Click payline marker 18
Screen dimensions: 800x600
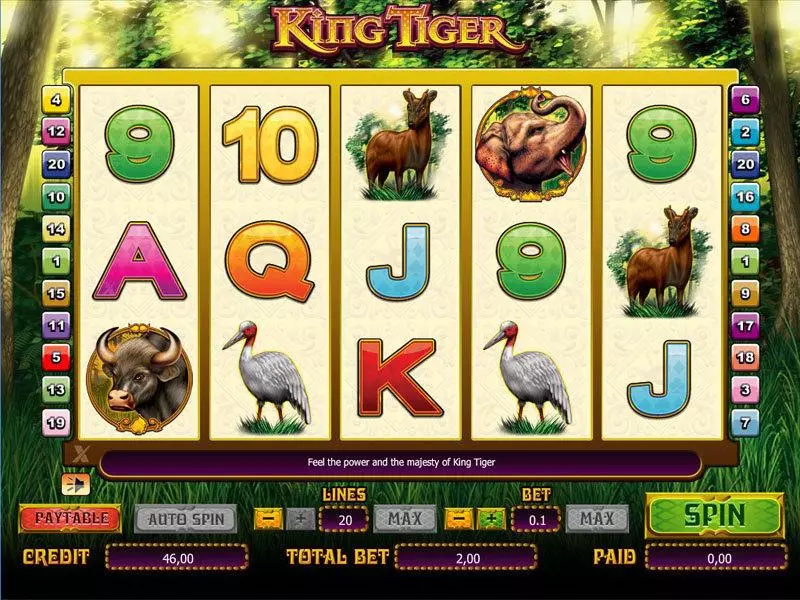click(744, 357)
